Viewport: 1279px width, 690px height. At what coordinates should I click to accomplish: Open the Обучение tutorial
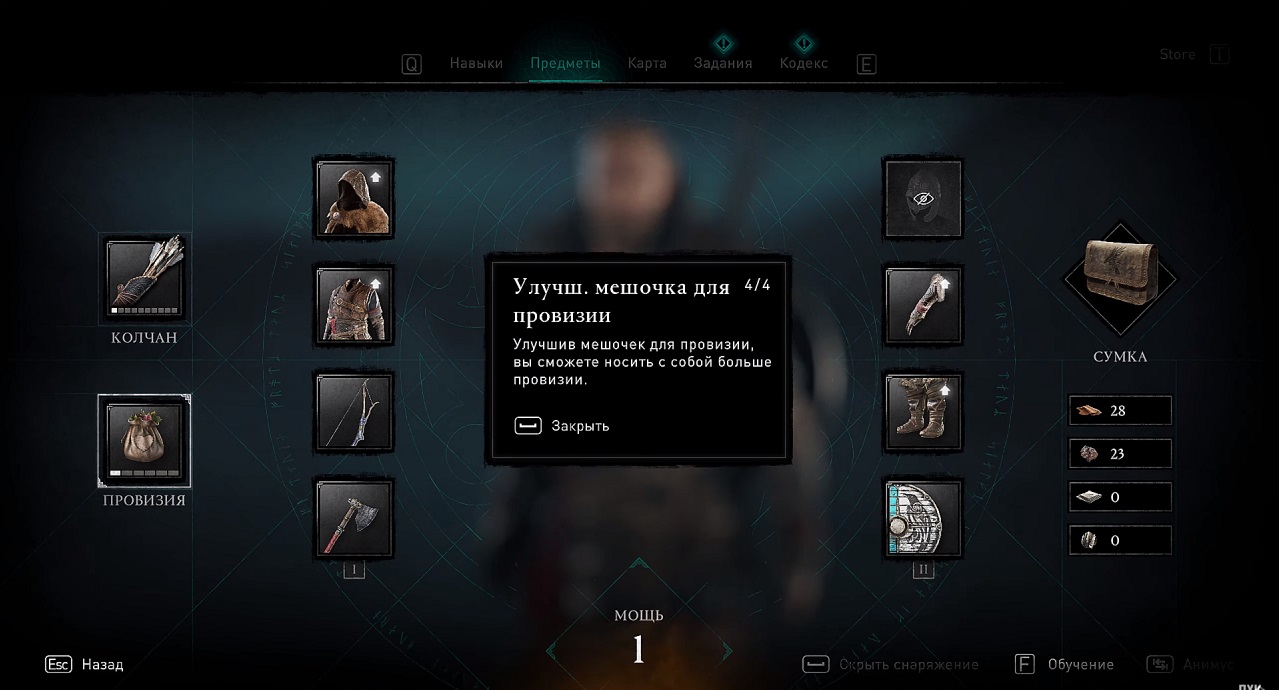pos(1065,664)
